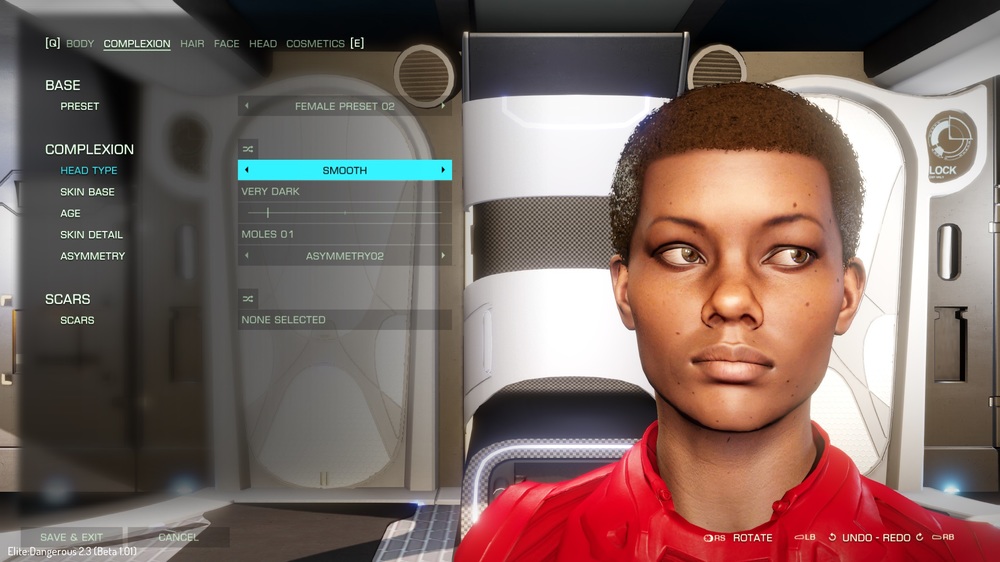1000x562 pixels.
Task: Go to the Face tab
Action: point(227,44)
